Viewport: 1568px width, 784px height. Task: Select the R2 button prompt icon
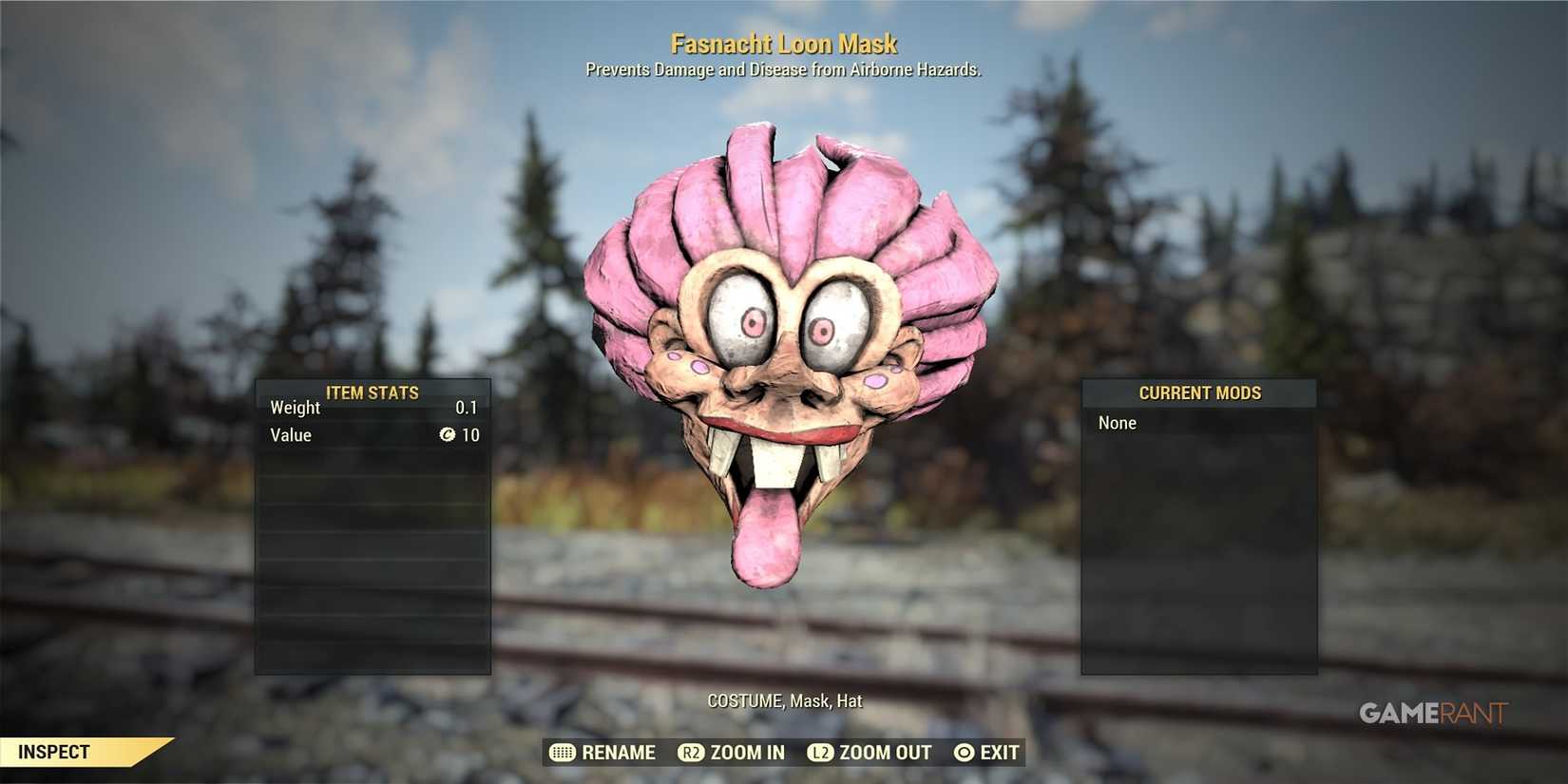point(691,752)
